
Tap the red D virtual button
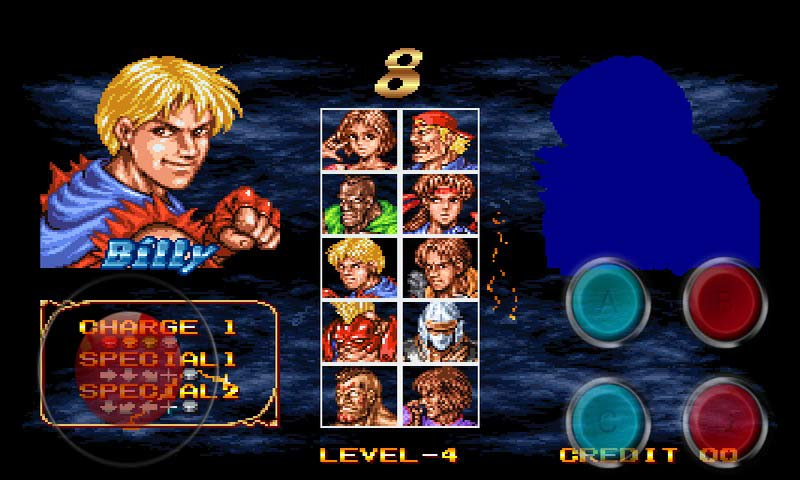coord(724,418)
